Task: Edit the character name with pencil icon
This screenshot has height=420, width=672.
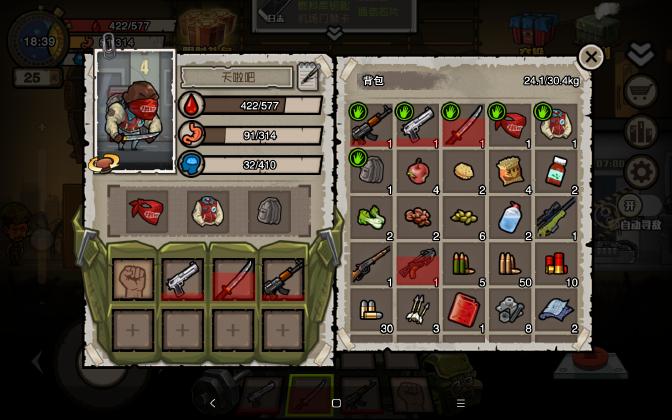Action: (x=308, y=76)
